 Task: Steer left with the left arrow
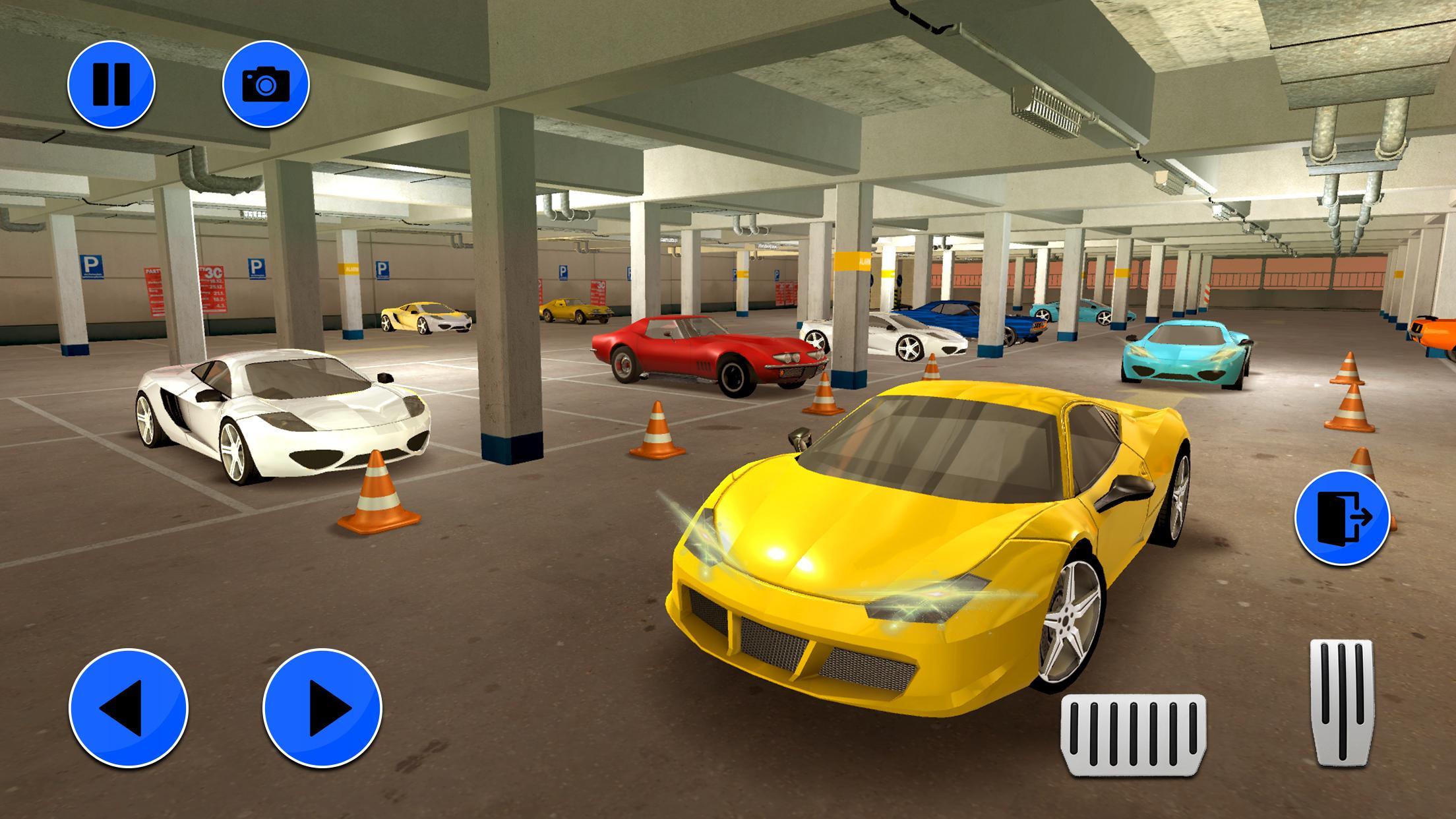[128, 708]
